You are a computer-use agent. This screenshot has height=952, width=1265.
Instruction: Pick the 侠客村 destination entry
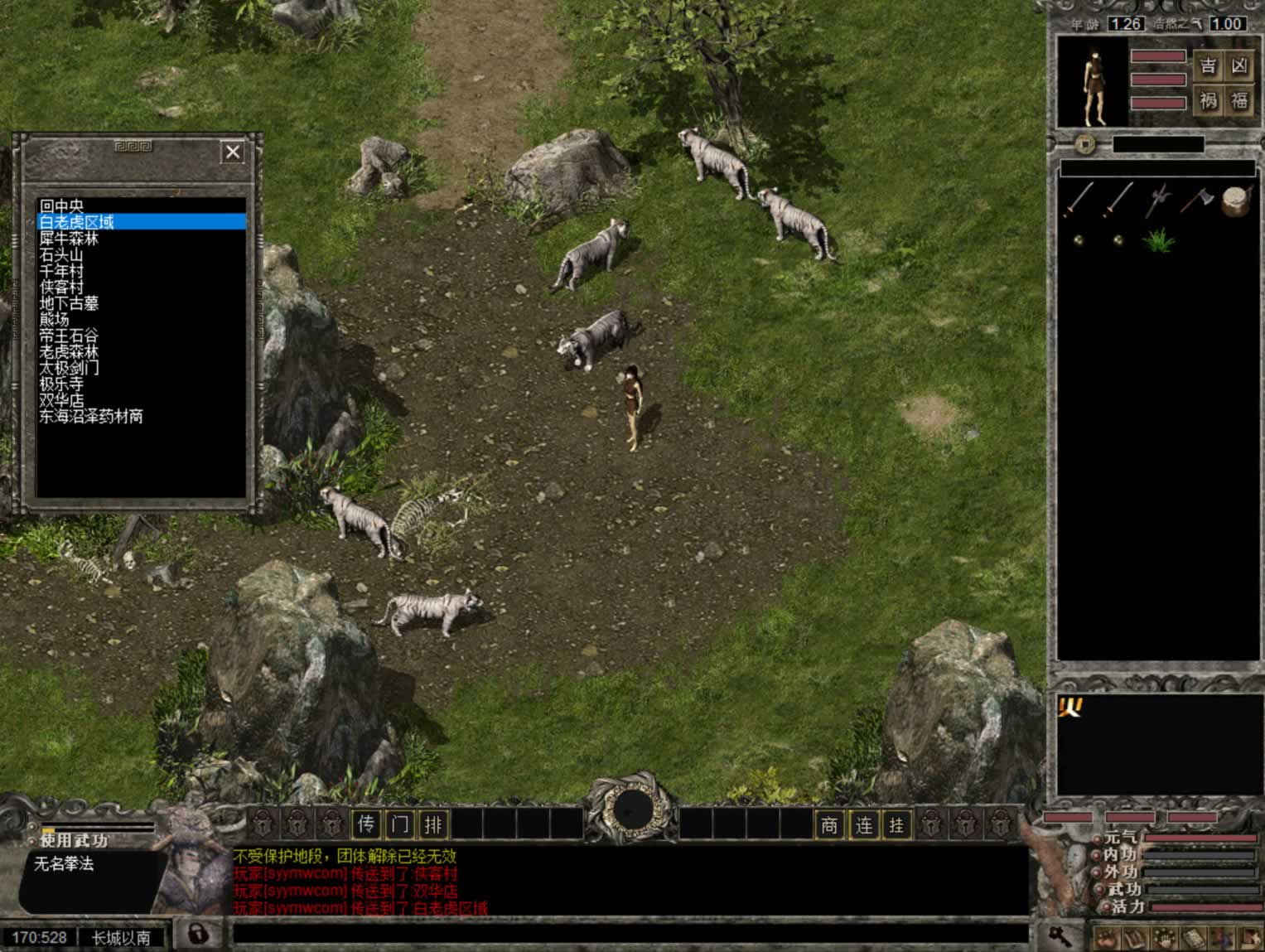click(62, 287)
